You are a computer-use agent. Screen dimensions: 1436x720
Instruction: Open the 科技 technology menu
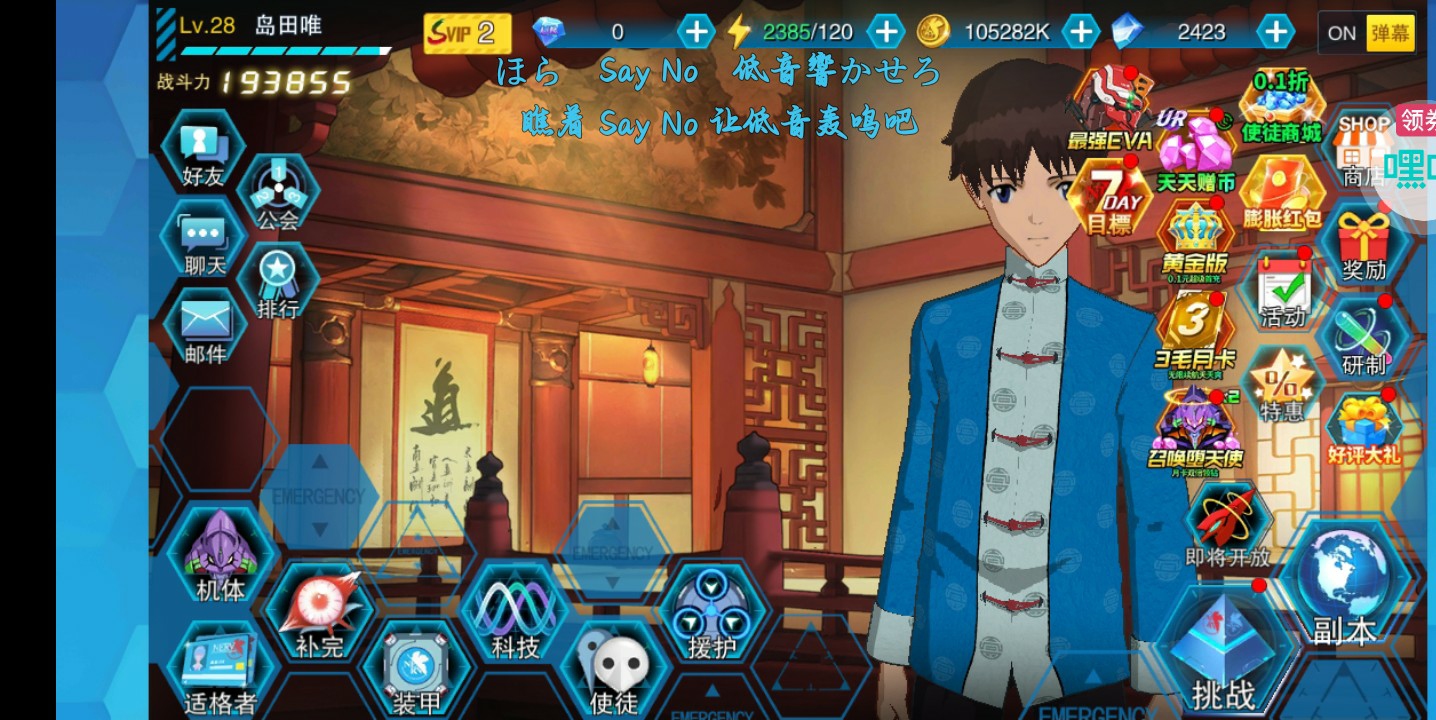[515, 611]
